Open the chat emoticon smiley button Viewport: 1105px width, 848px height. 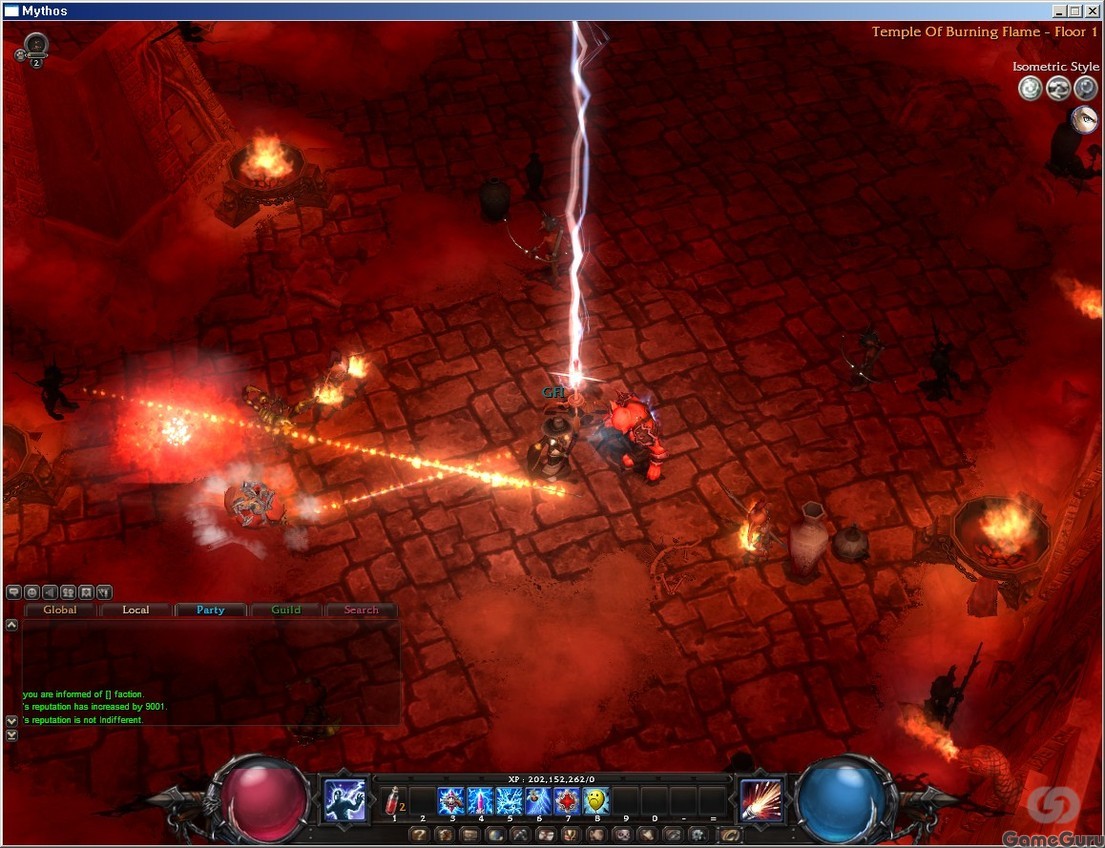(x=32, y=592)
